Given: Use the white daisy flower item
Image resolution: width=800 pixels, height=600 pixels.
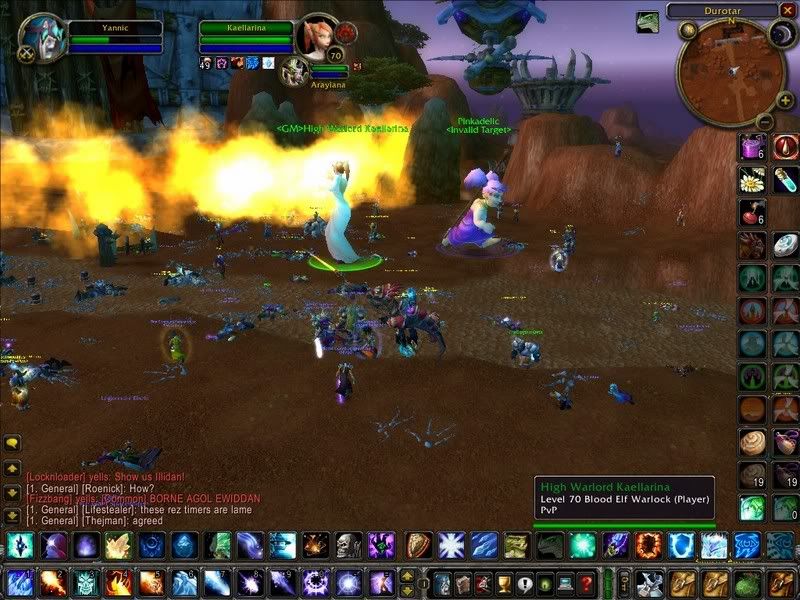Looking at the screenshot, I should pyautogui.click(x=752, y=180).
